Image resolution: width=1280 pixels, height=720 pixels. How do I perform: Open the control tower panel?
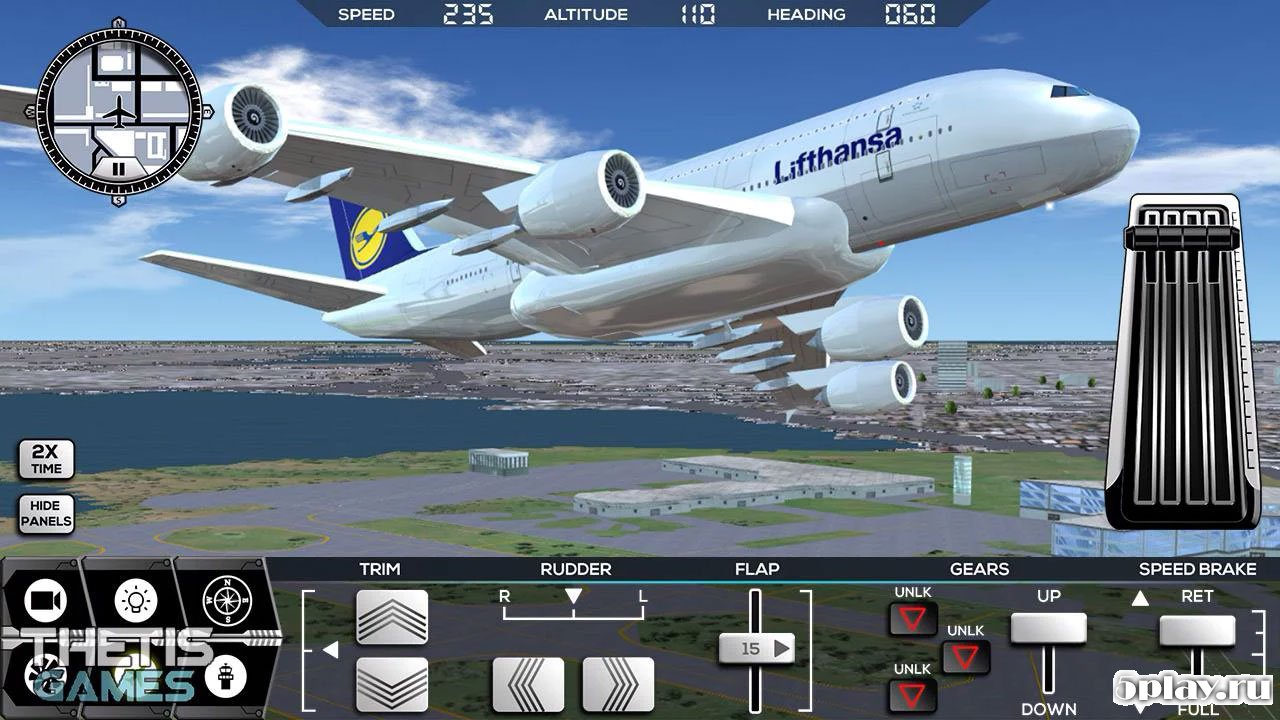224,677
